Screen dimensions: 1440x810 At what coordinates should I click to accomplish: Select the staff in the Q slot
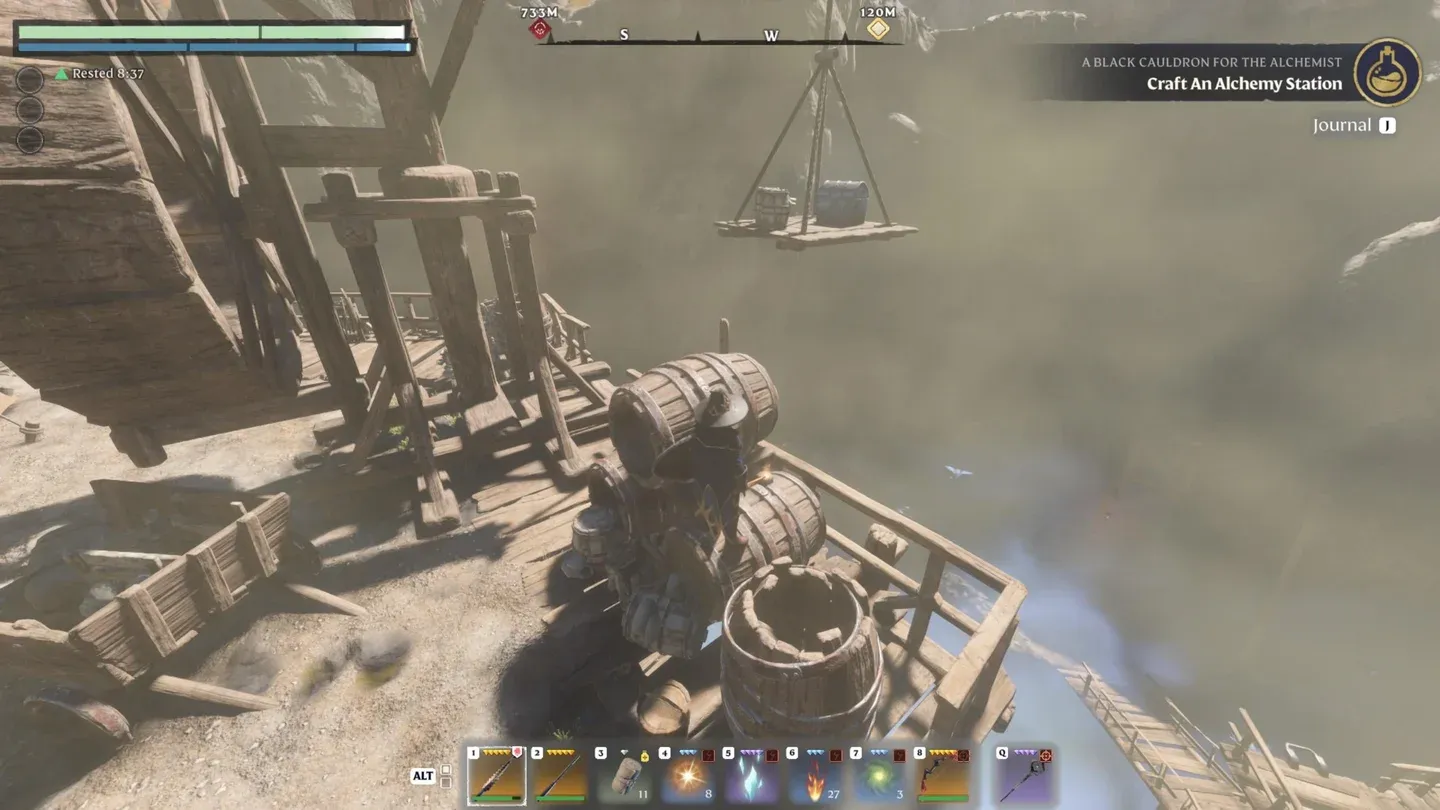(x=1025, y=775)
